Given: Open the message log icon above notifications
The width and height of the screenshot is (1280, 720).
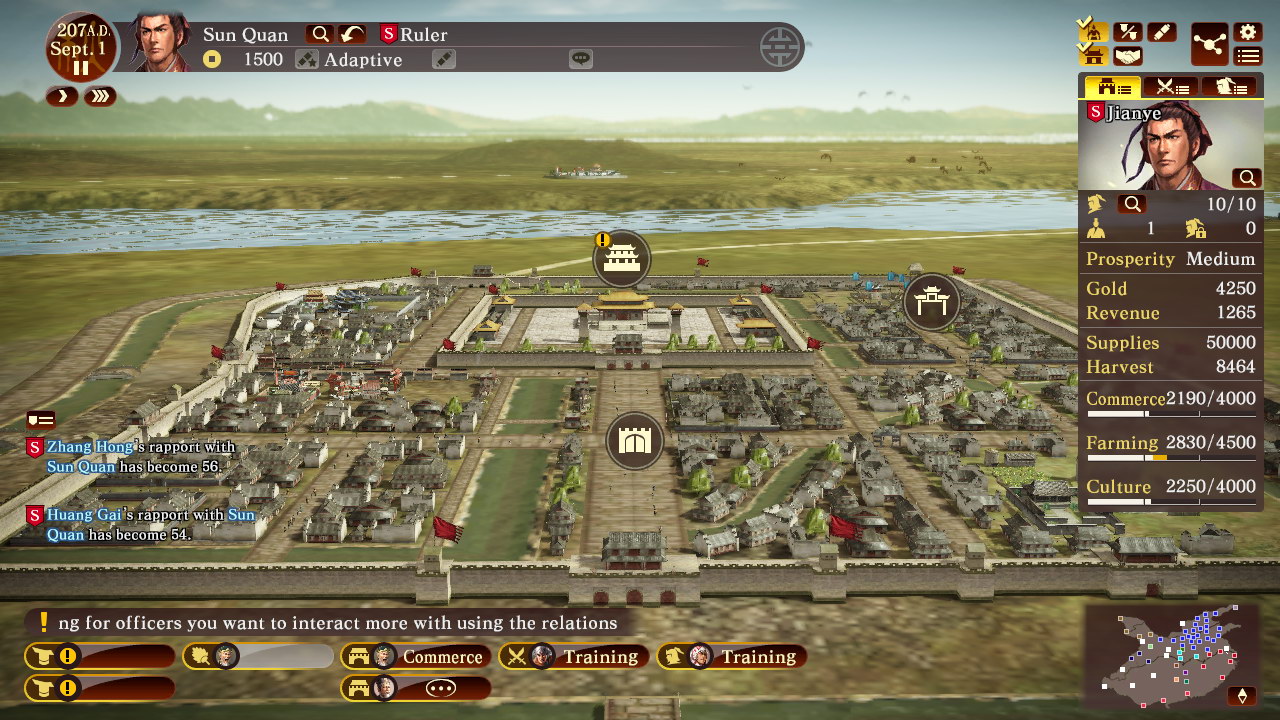Looking at the screenshot, I should coord(41,420).
